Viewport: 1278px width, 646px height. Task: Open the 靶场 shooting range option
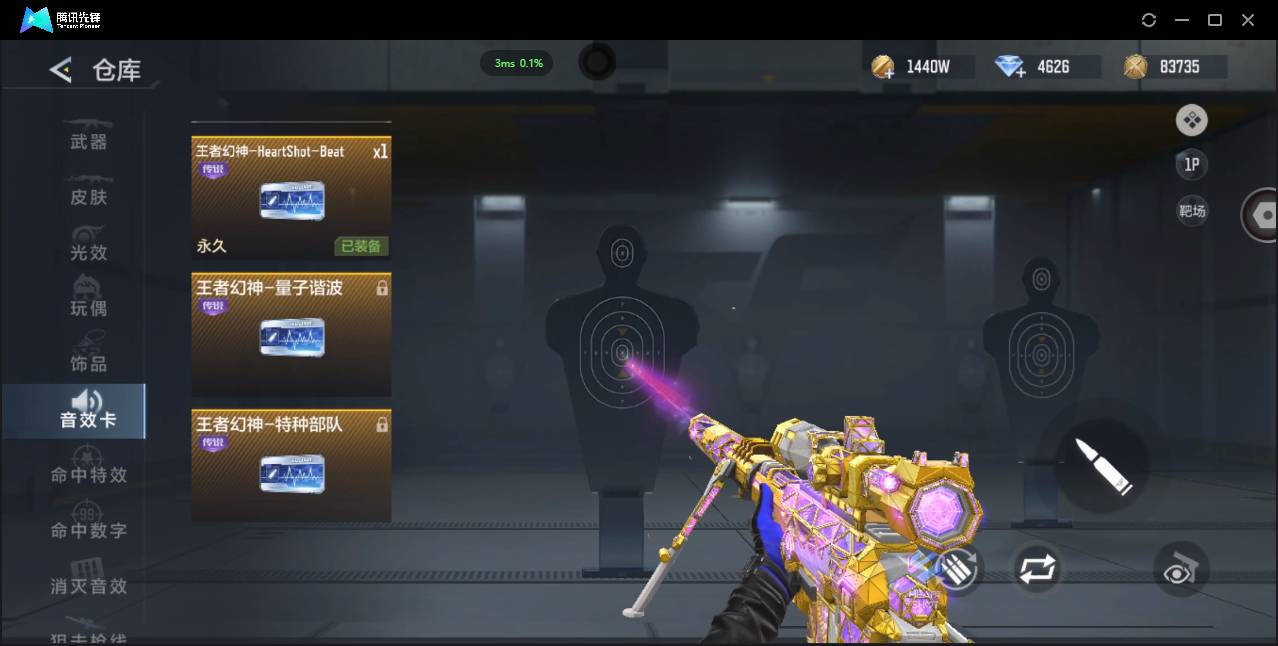click(x=1191, y=211)
